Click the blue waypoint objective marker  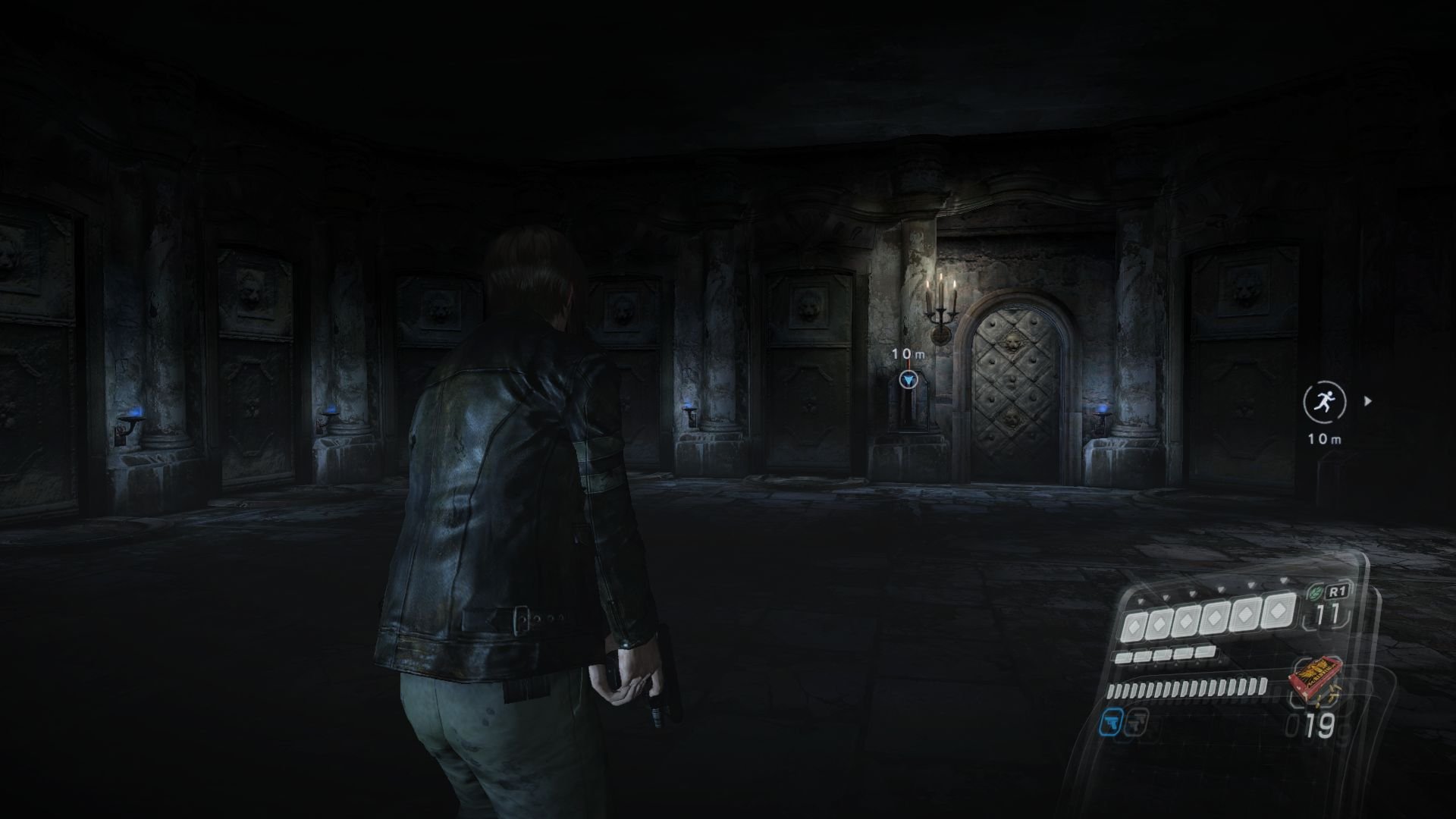pos(908,380)
